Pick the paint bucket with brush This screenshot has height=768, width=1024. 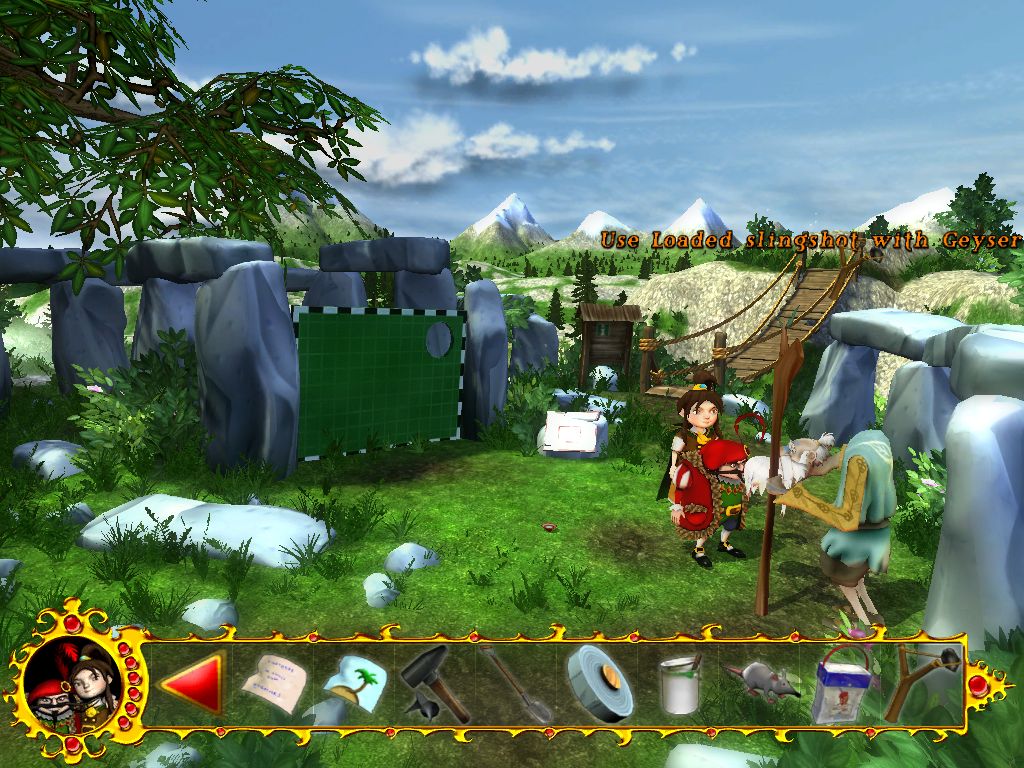[680, 685]
